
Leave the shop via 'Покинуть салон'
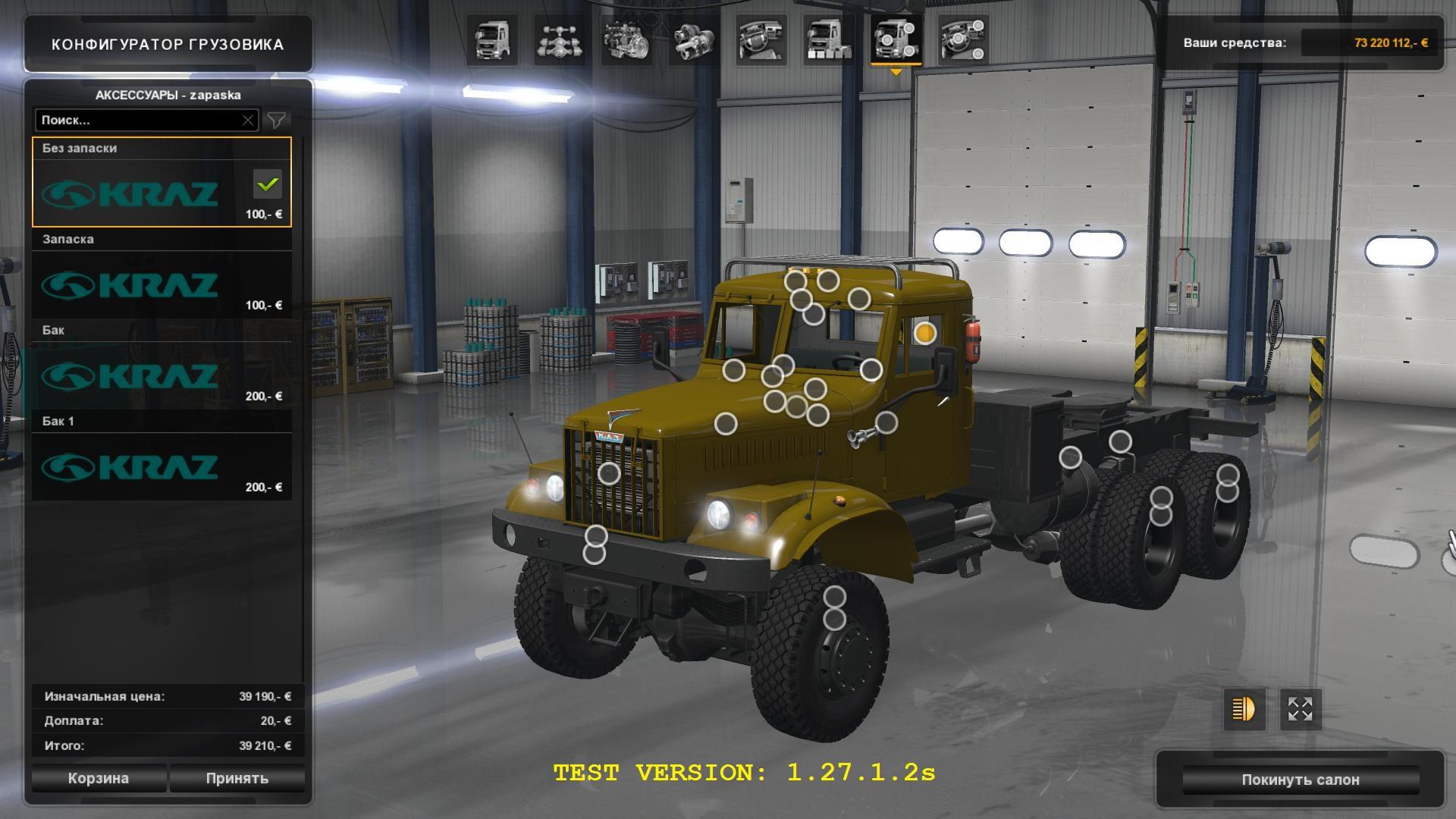coord(1300,780)
